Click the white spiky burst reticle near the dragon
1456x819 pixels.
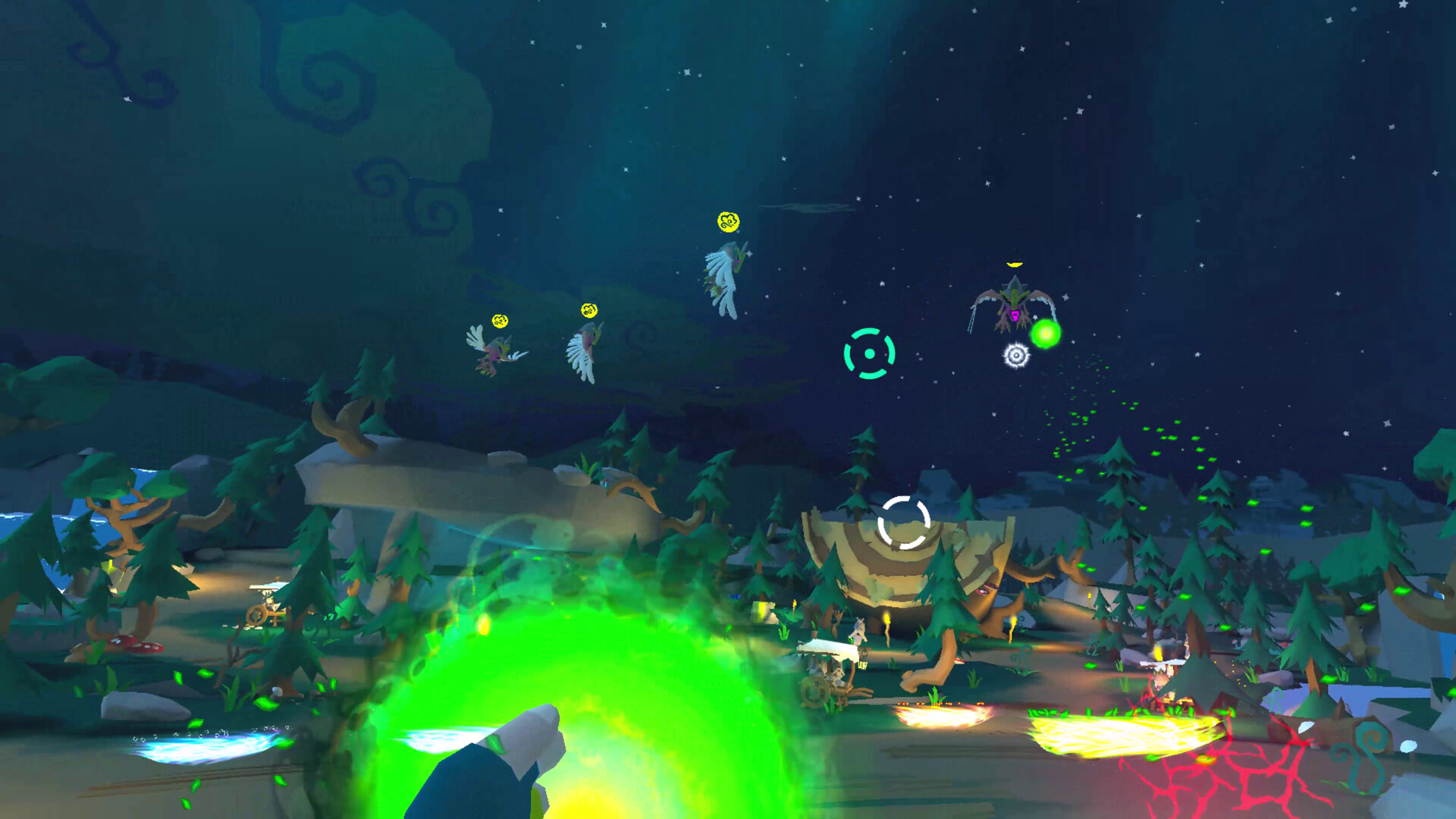(1016, 354)
